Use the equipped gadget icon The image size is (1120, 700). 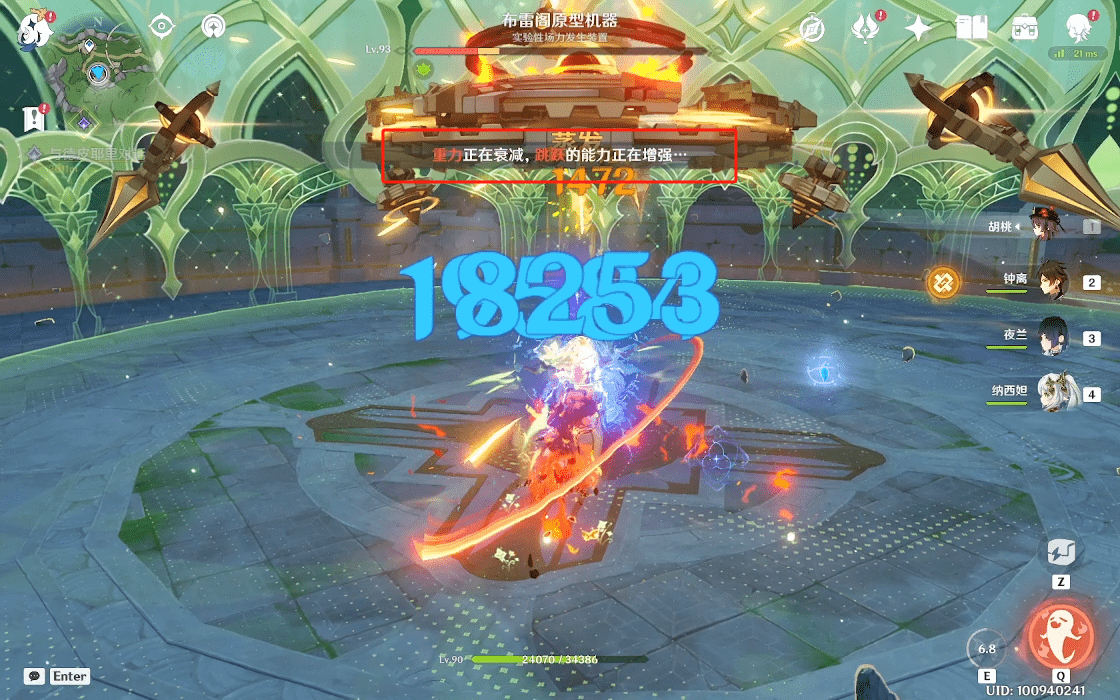coord(1060,551)
